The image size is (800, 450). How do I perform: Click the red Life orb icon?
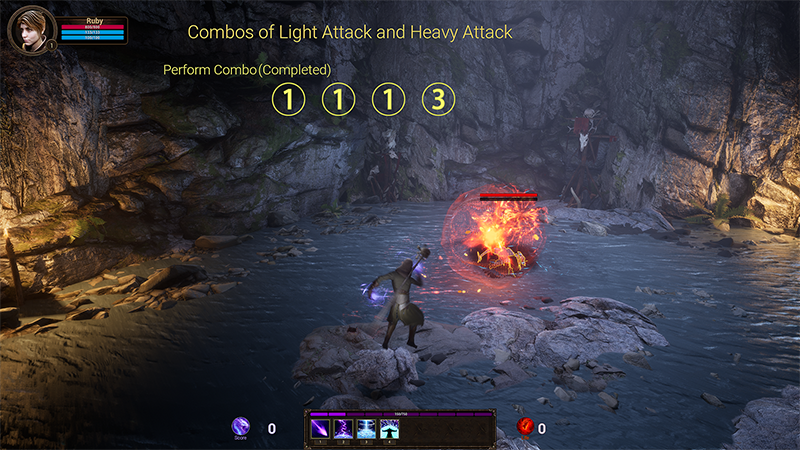click(x=525, y=427)
